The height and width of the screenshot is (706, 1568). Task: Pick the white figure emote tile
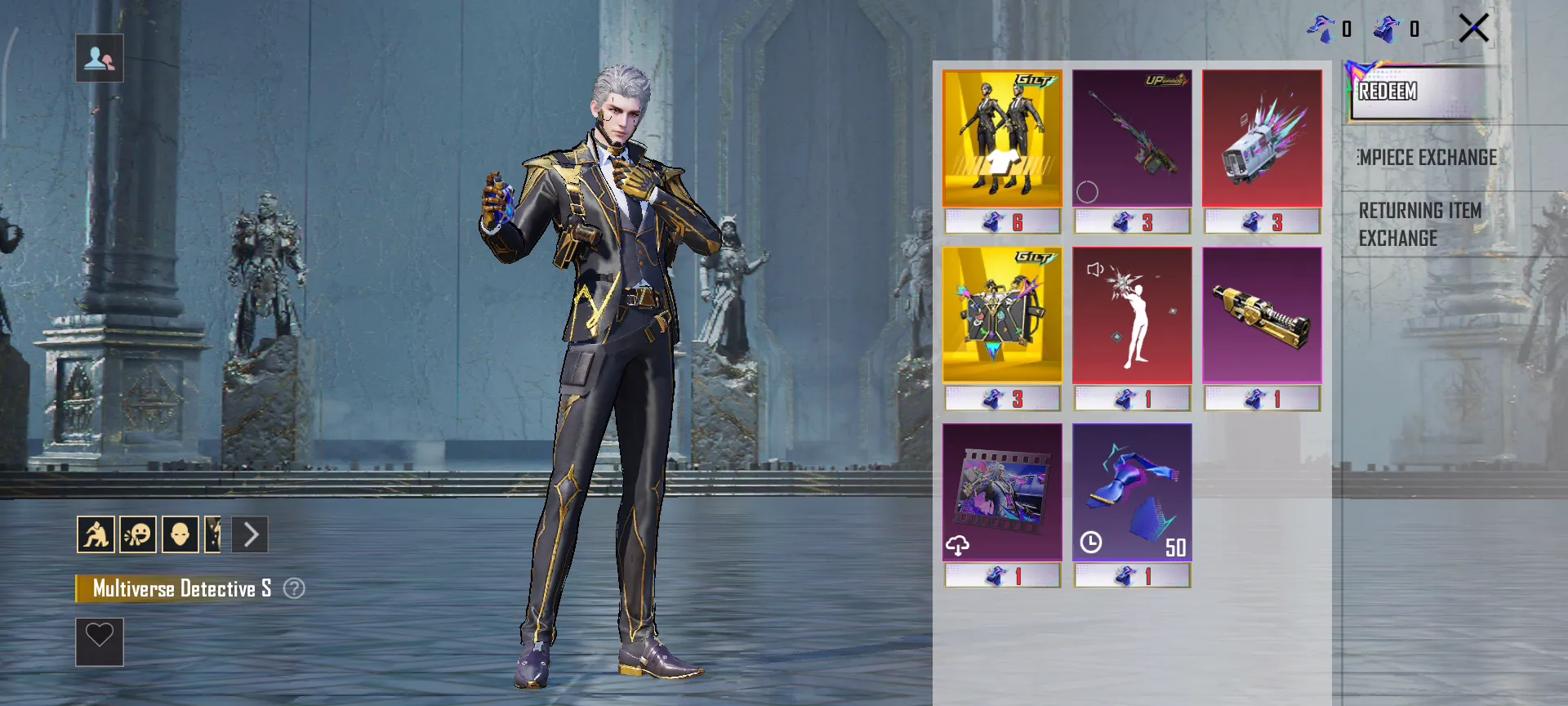point(1131,315)
